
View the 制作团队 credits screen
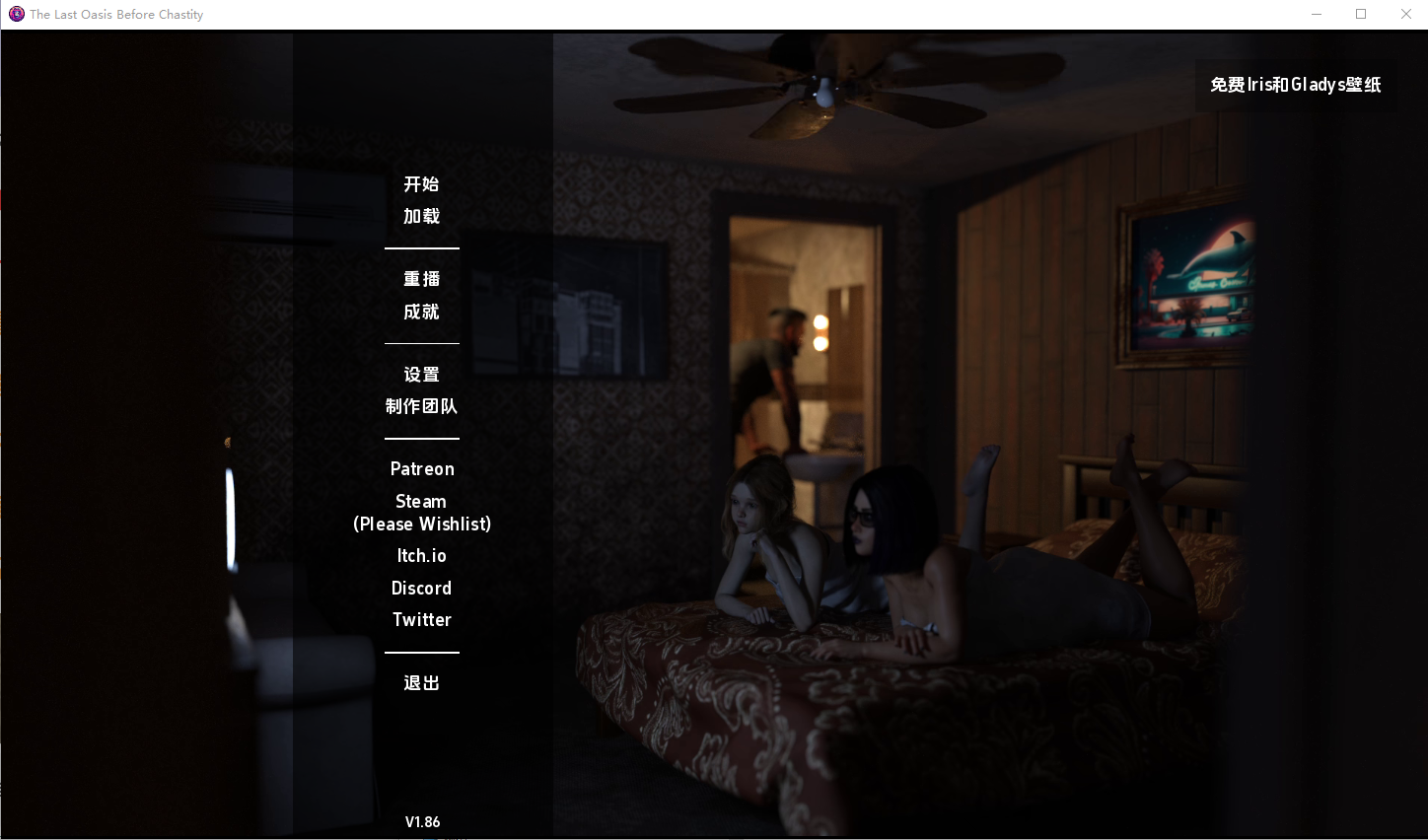point(421,406)
